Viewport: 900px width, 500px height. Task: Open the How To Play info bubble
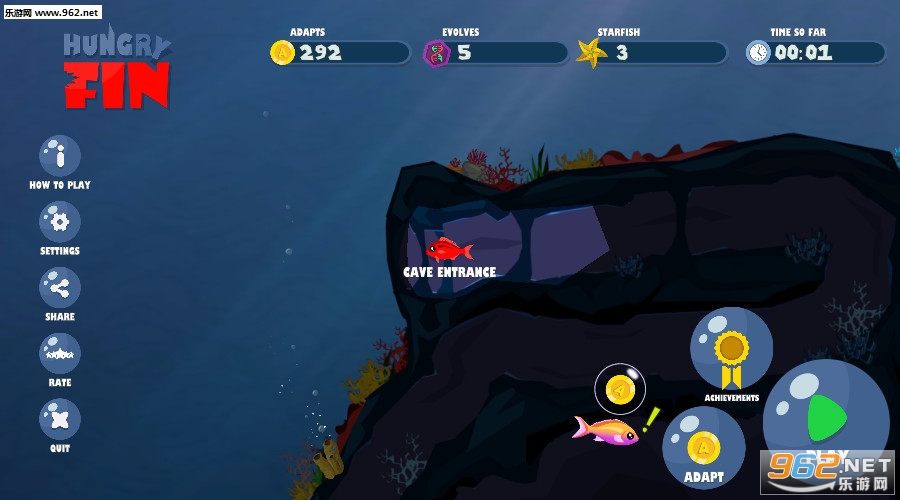(60, 156)
